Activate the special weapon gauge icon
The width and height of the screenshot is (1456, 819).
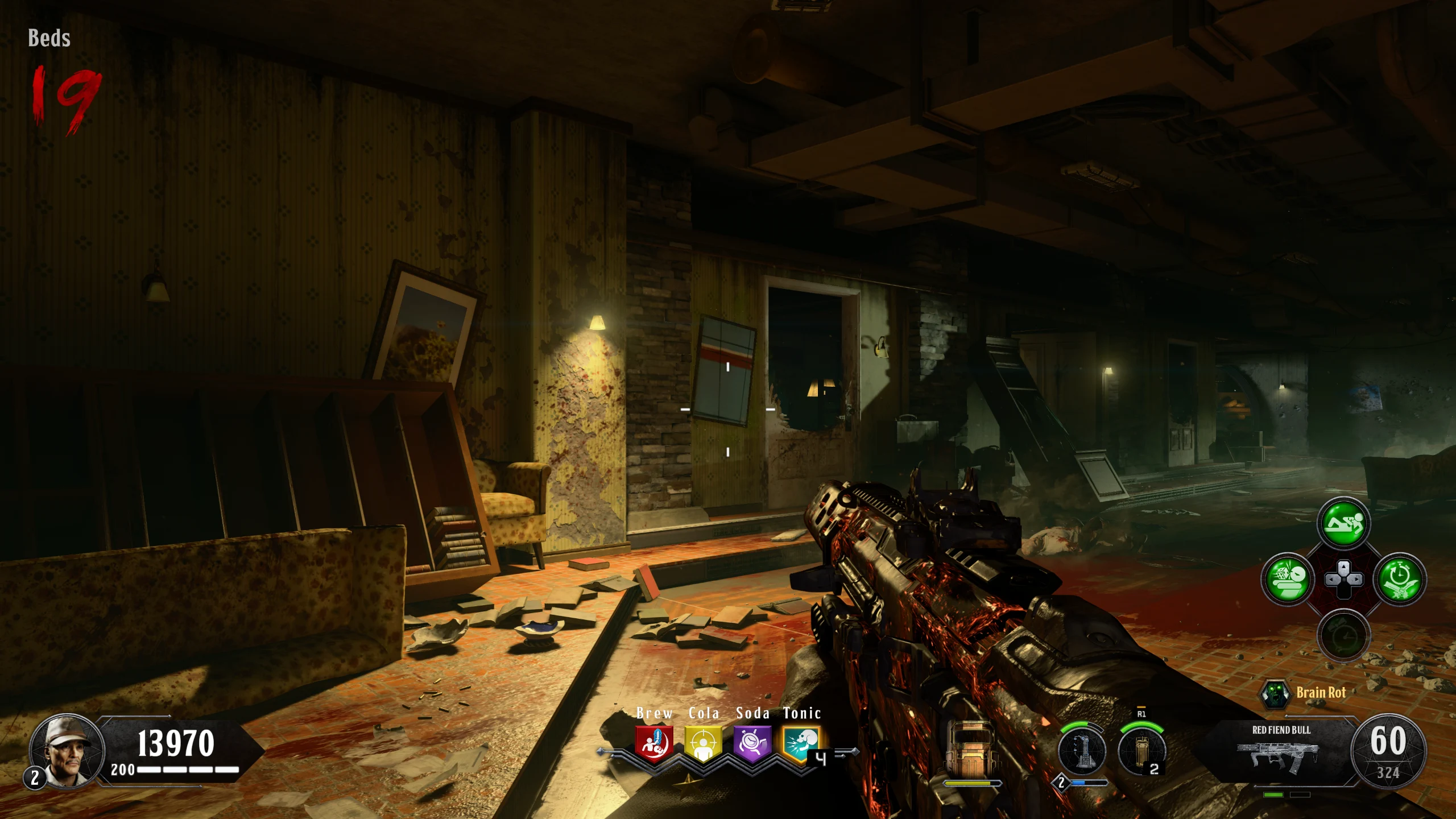click(1082, 751)
